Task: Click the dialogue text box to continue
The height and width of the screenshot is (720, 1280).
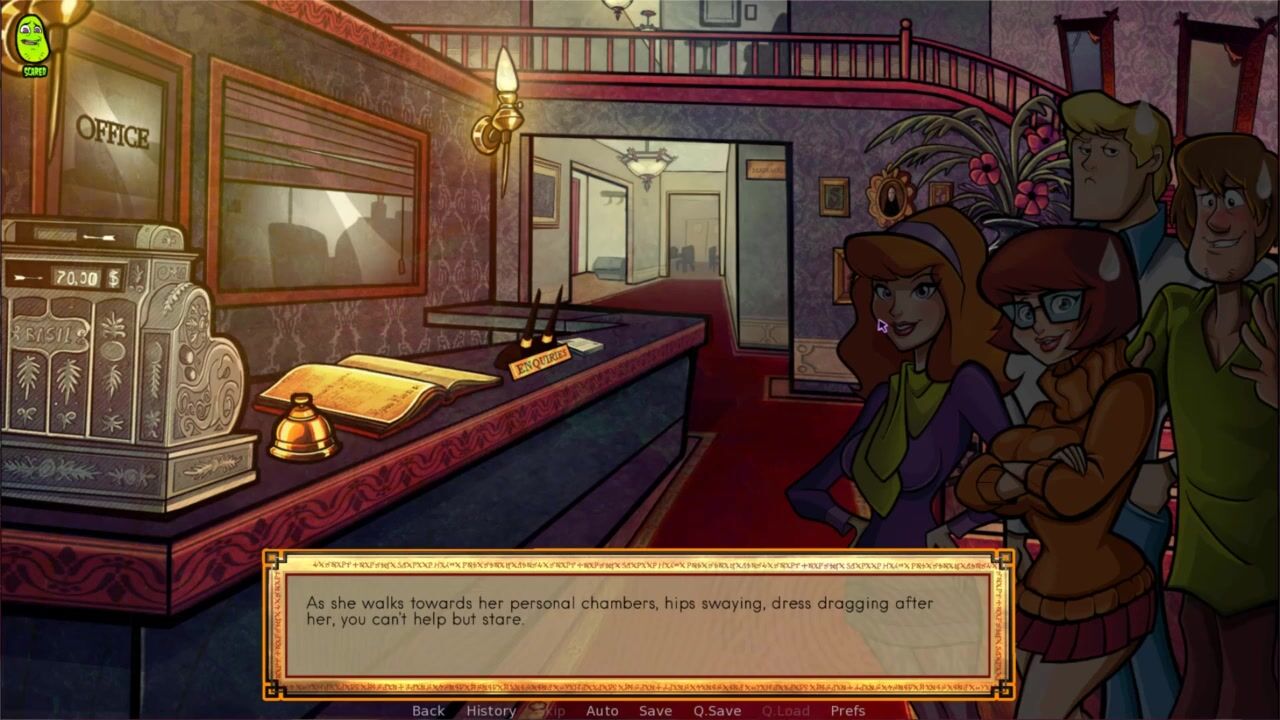Action: click(x=637, y=624)
